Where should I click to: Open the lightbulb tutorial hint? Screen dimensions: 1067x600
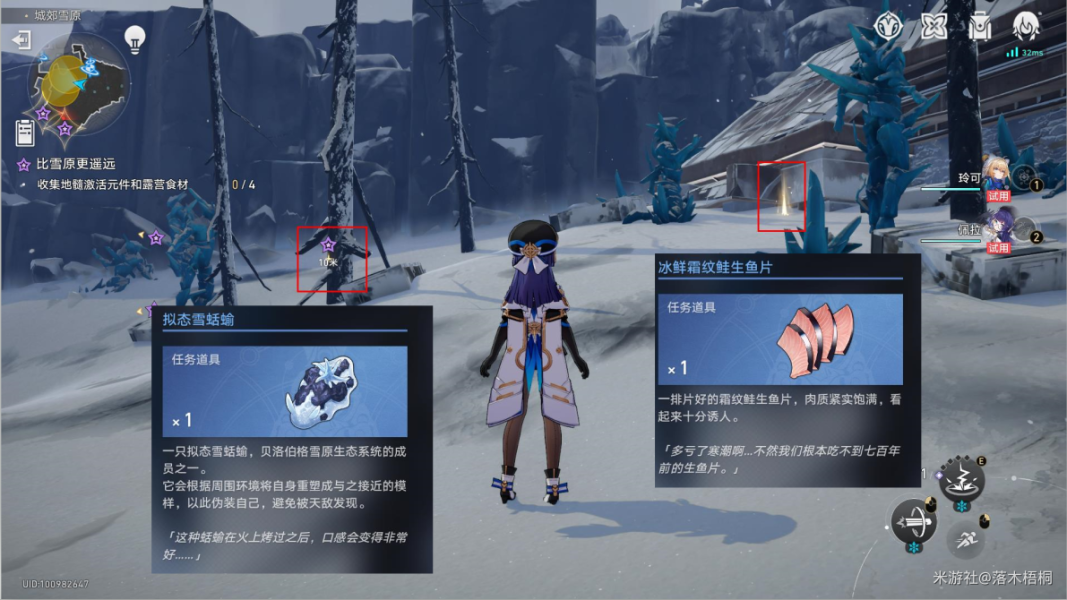click(x=135, y=39)
